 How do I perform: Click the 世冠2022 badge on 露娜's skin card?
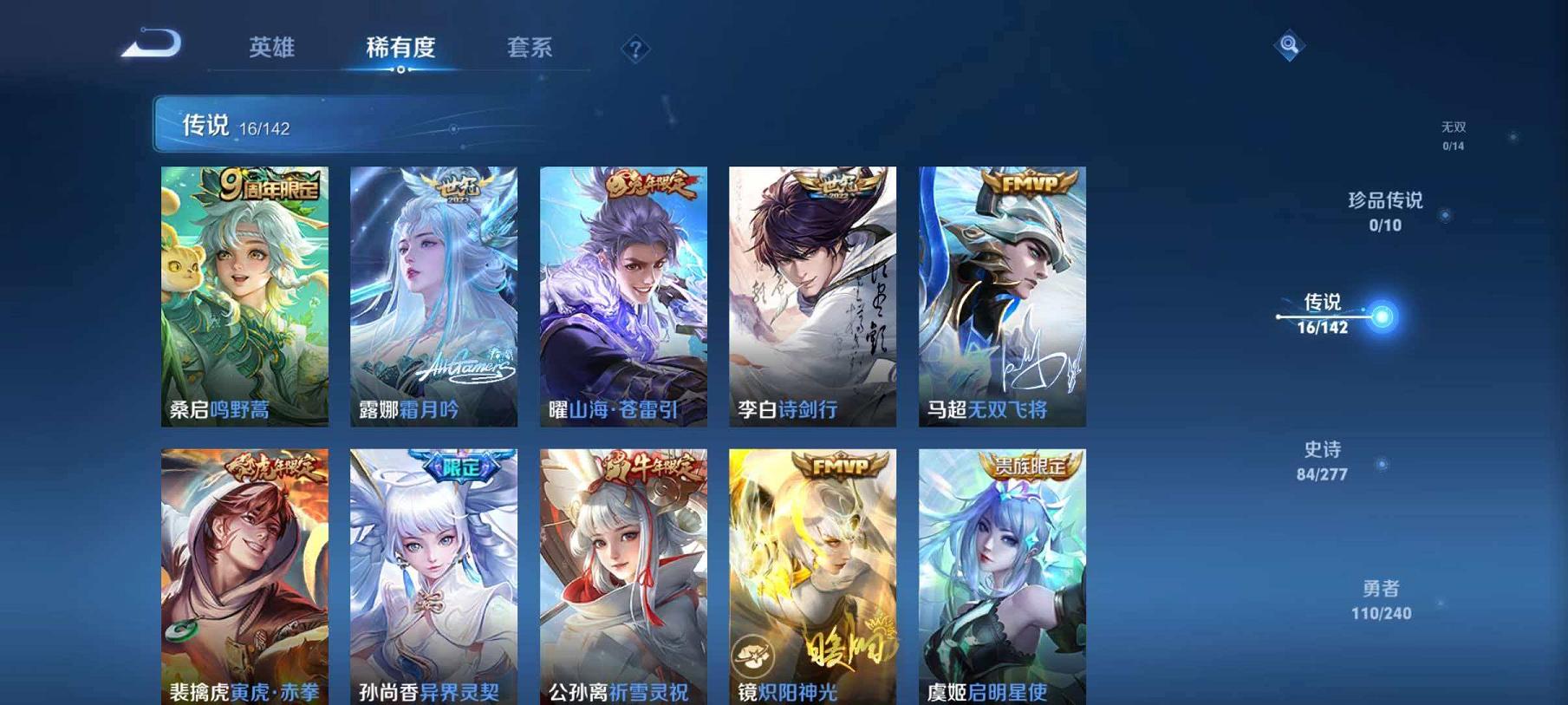click(457, 186)
